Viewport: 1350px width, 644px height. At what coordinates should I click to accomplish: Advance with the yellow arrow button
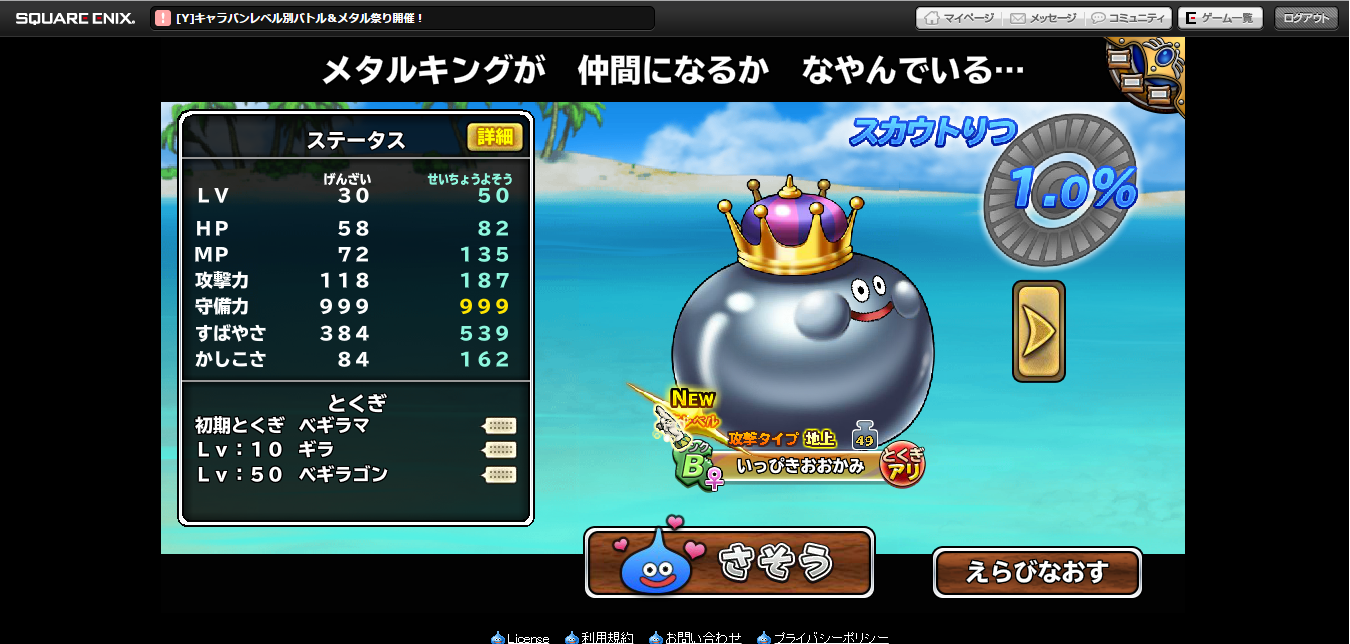coord(1038,331)
